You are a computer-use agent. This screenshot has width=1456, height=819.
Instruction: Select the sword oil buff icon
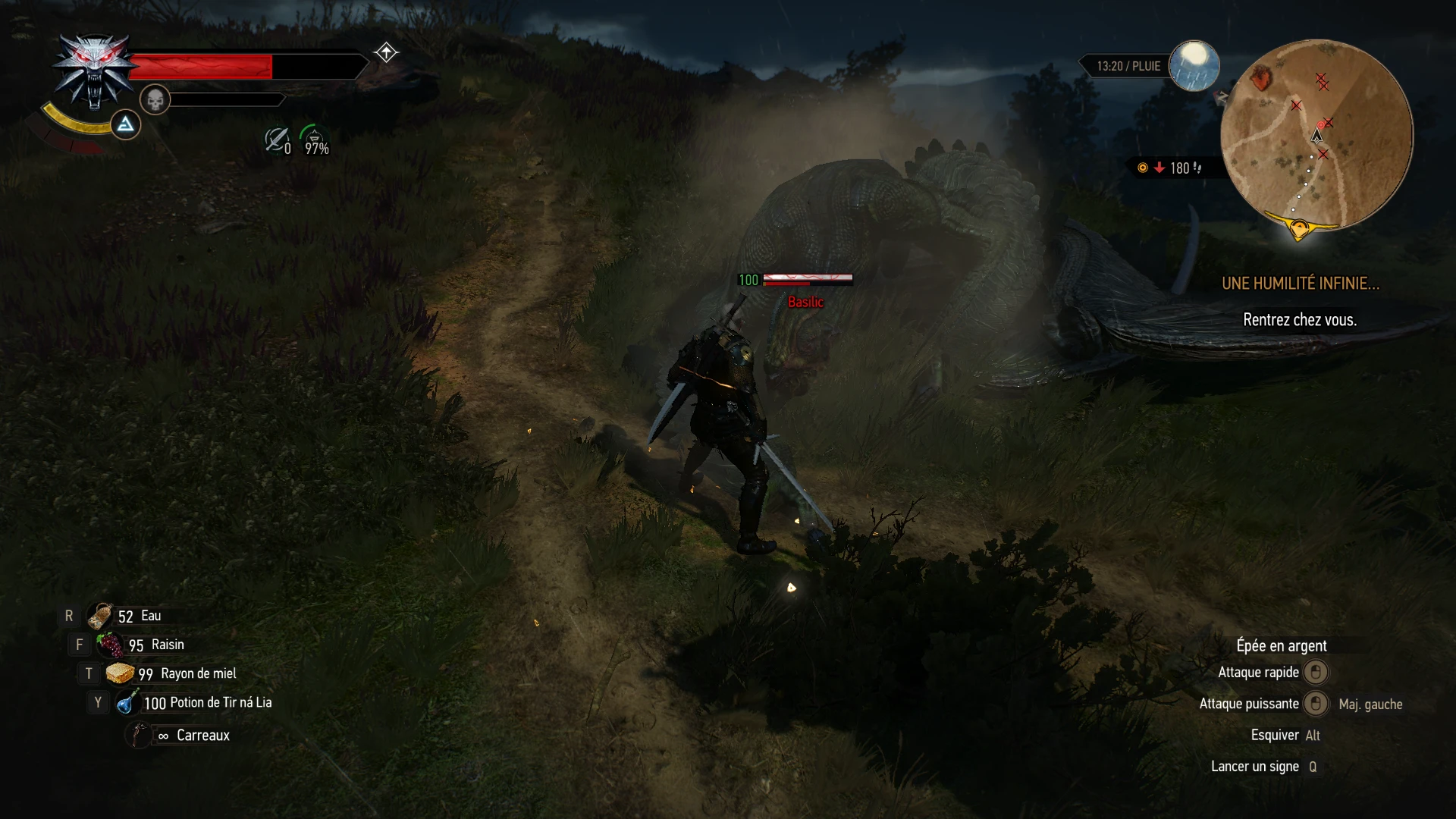pyautogui.click(x=276, y=140)
